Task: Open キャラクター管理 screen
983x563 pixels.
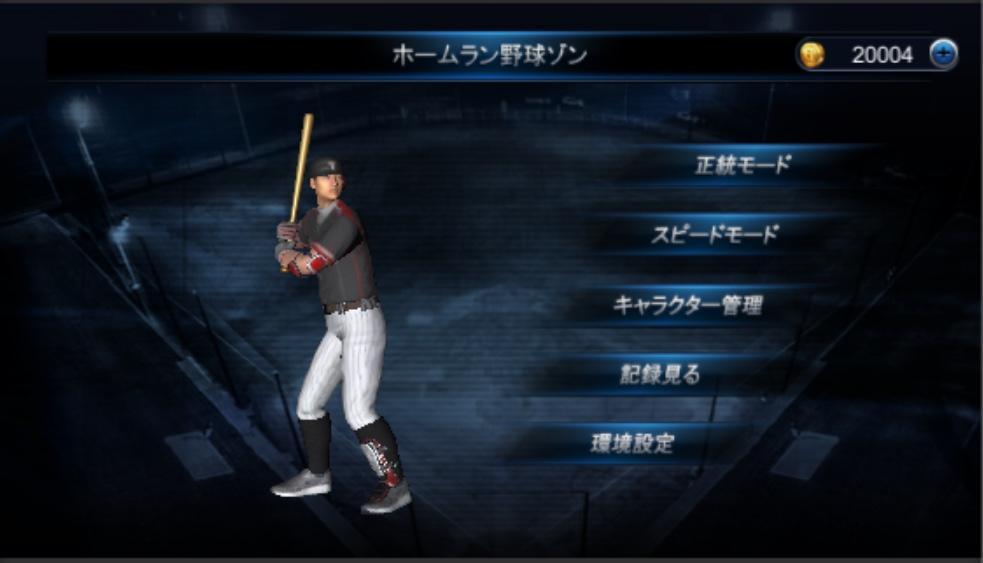Action: click(687, 306)
